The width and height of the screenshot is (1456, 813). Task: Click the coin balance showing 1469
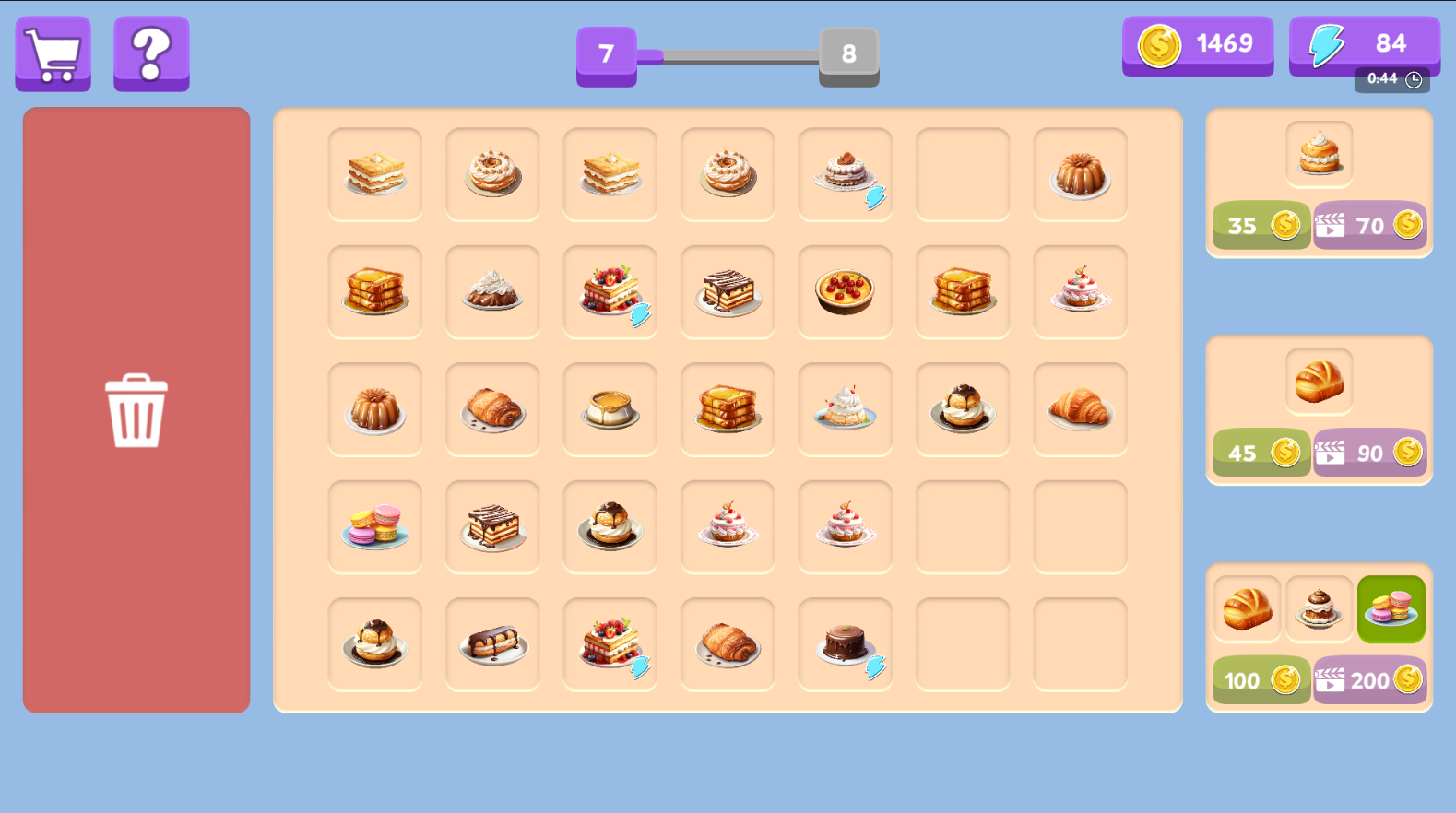1198,43
